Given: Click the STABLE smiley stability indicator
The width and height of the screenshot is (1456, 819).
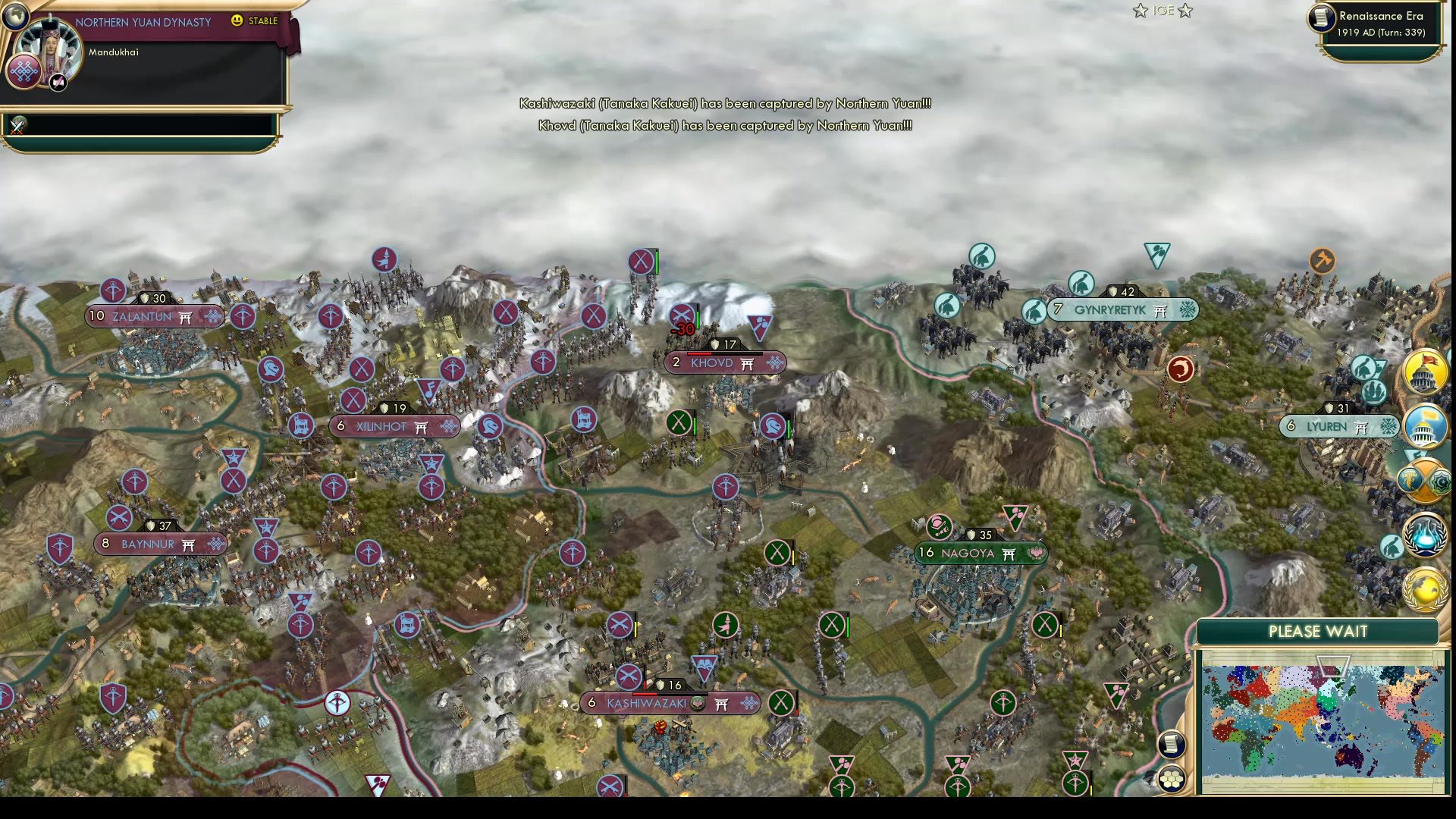Looking at the screenshot, I should point(238,20).
